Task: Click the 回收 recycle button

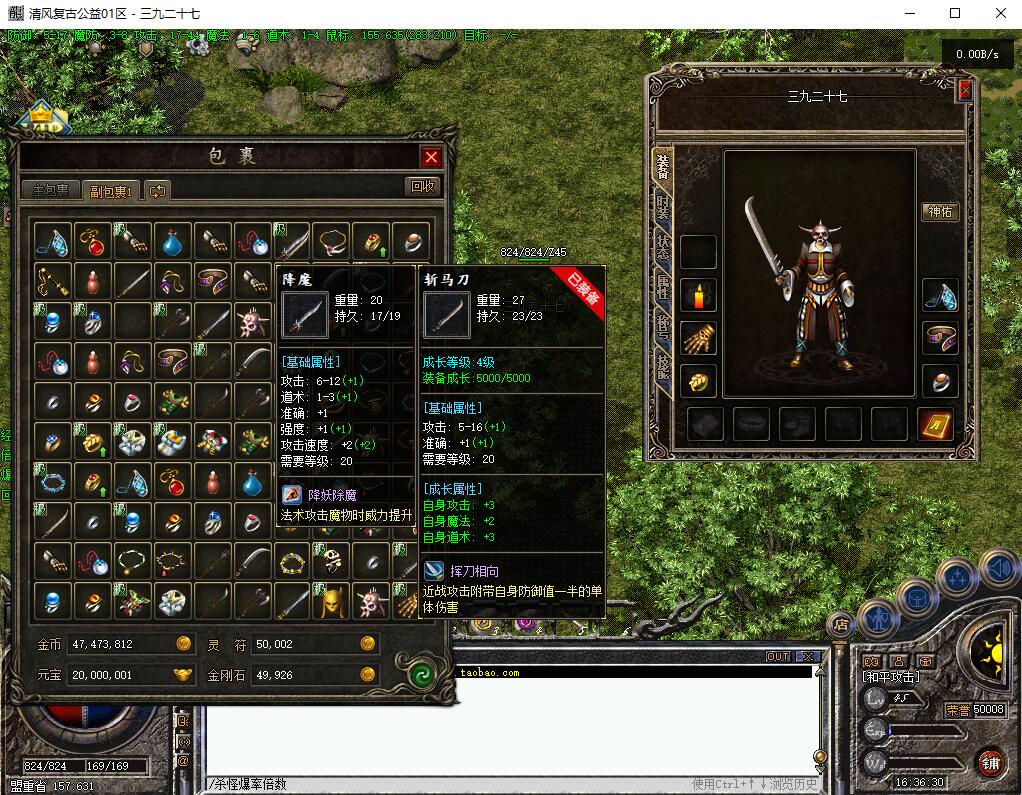Action: point(423,186)
